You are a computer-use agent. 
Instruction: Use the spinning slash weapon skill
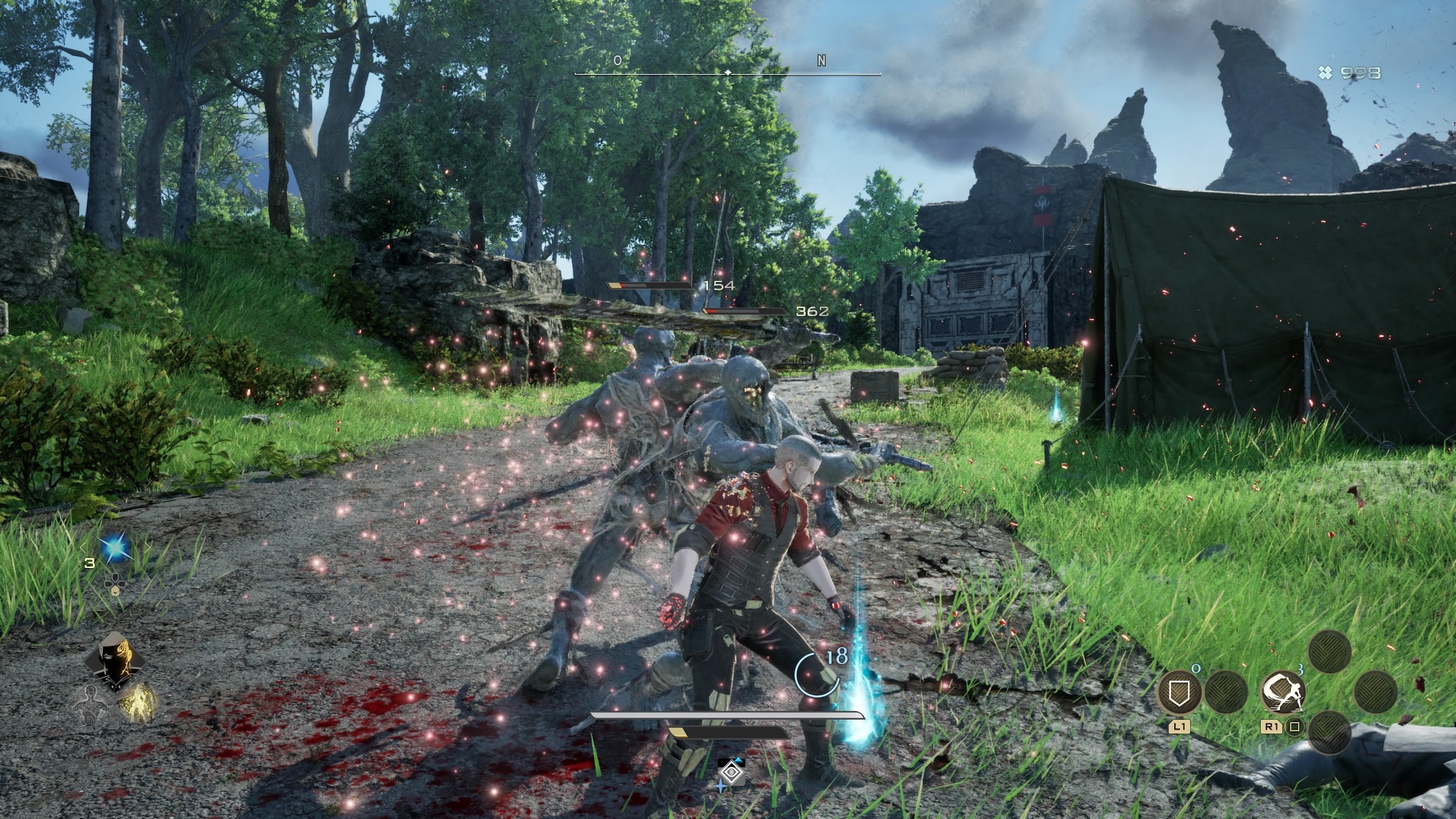[1283, 692]
